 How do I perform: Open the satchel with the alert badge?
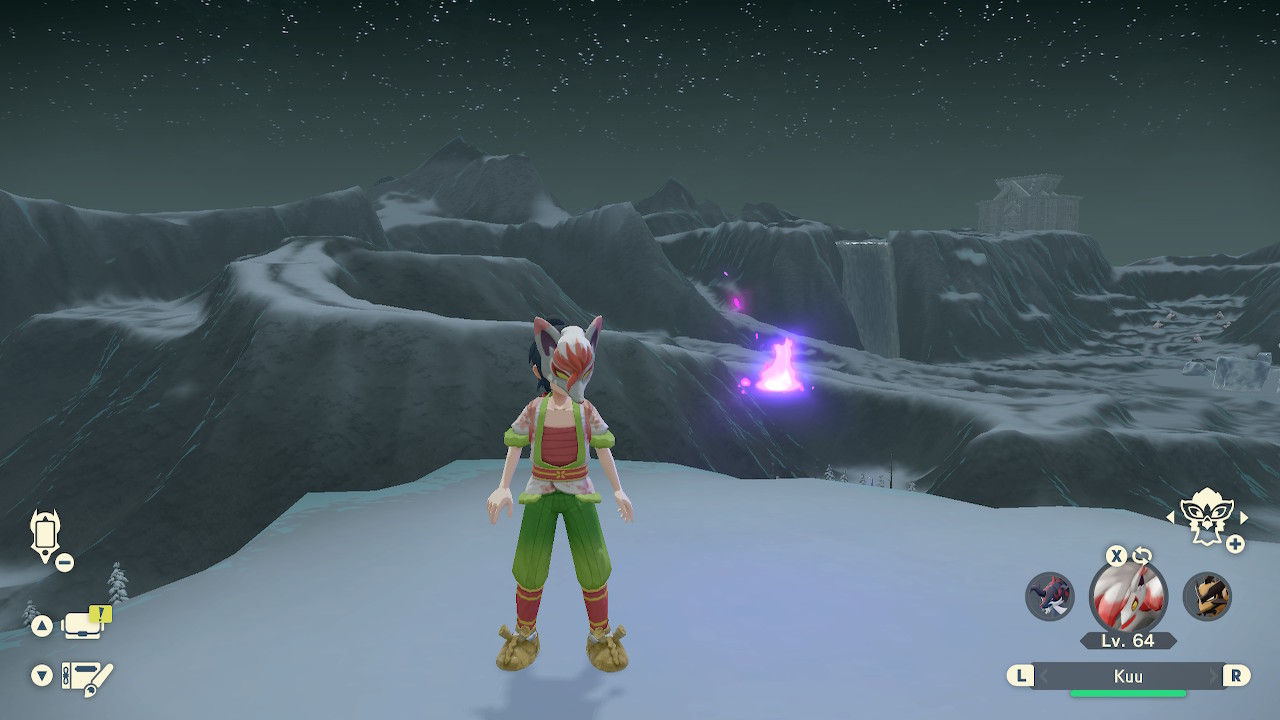(84, 625)
